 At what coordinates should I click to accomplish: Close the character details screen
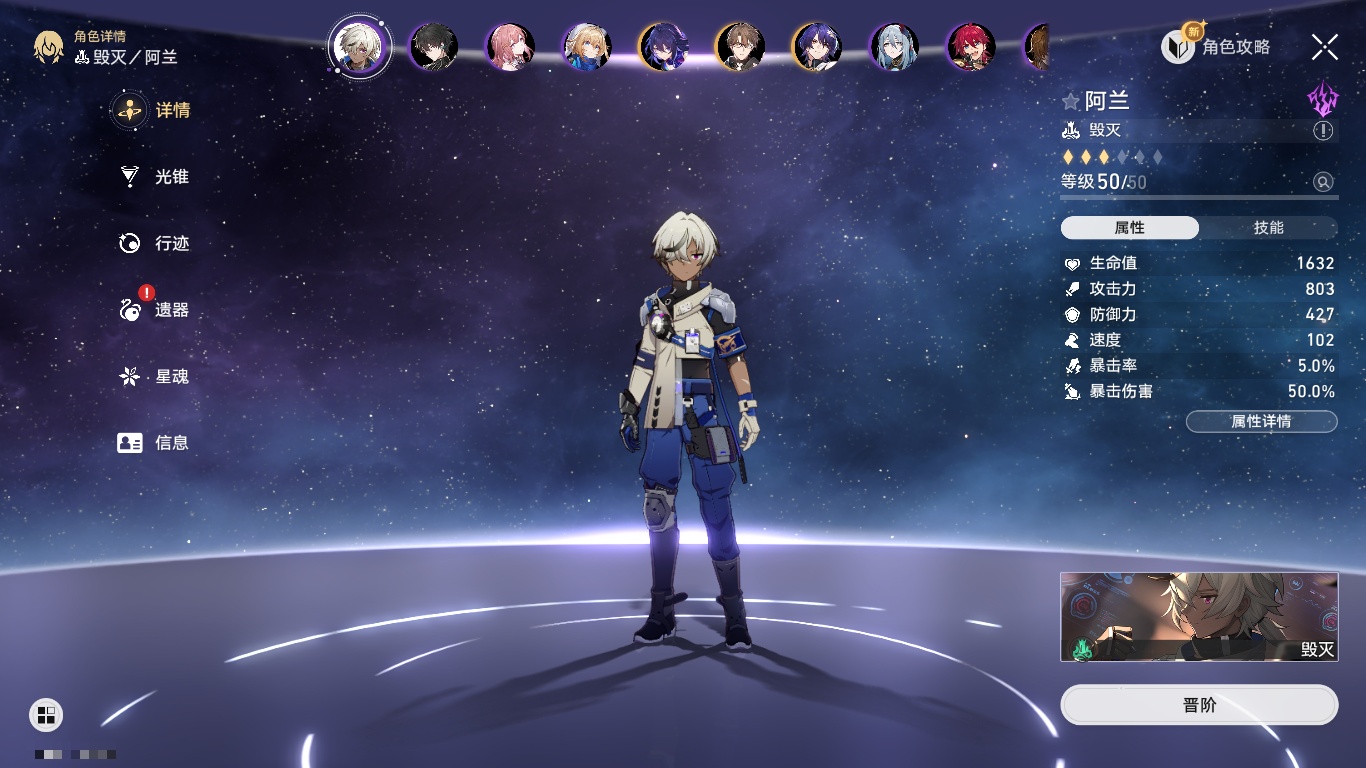coord(1325,46)
